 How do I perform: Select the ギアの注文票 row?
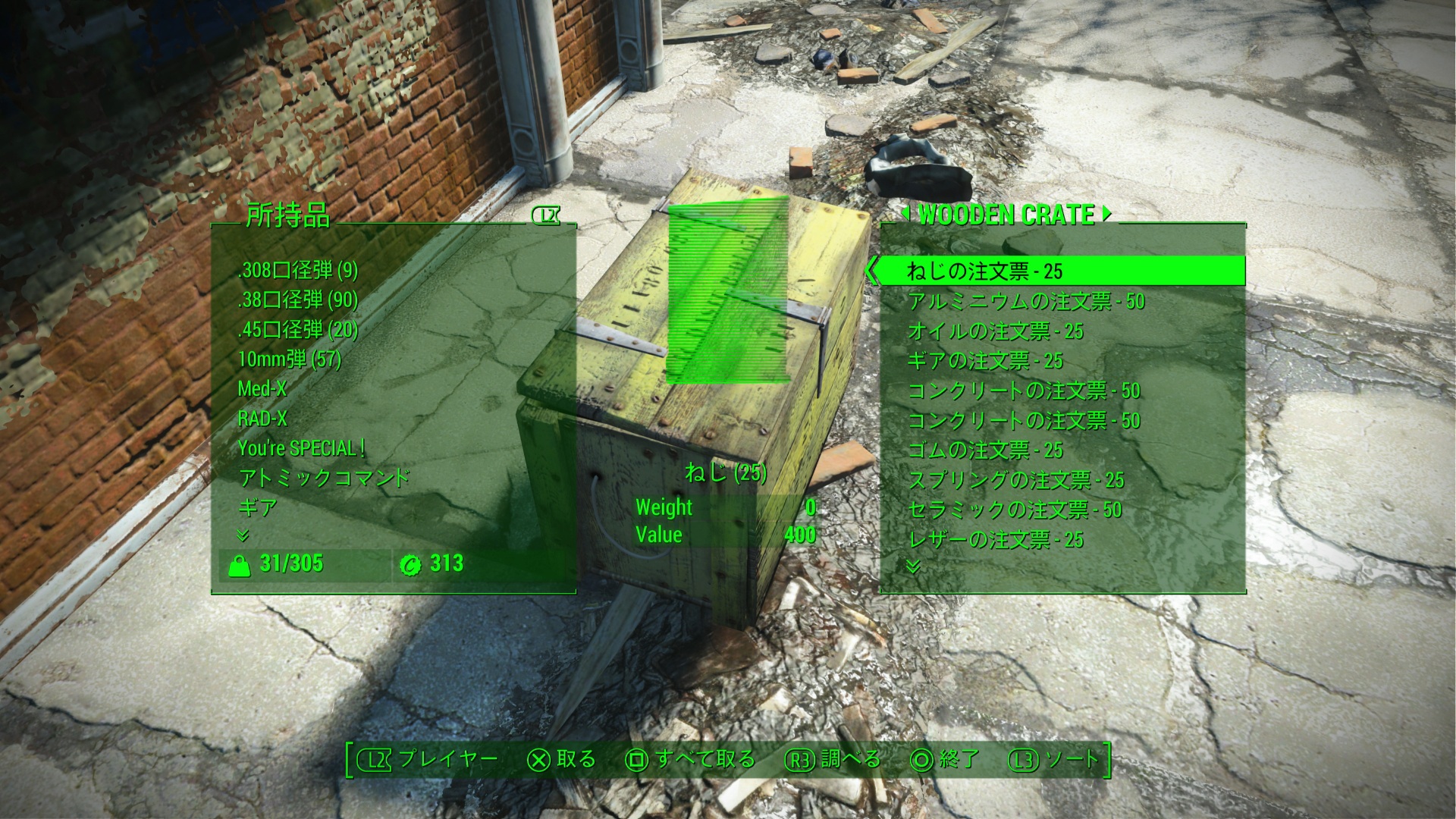coord(985,361)
